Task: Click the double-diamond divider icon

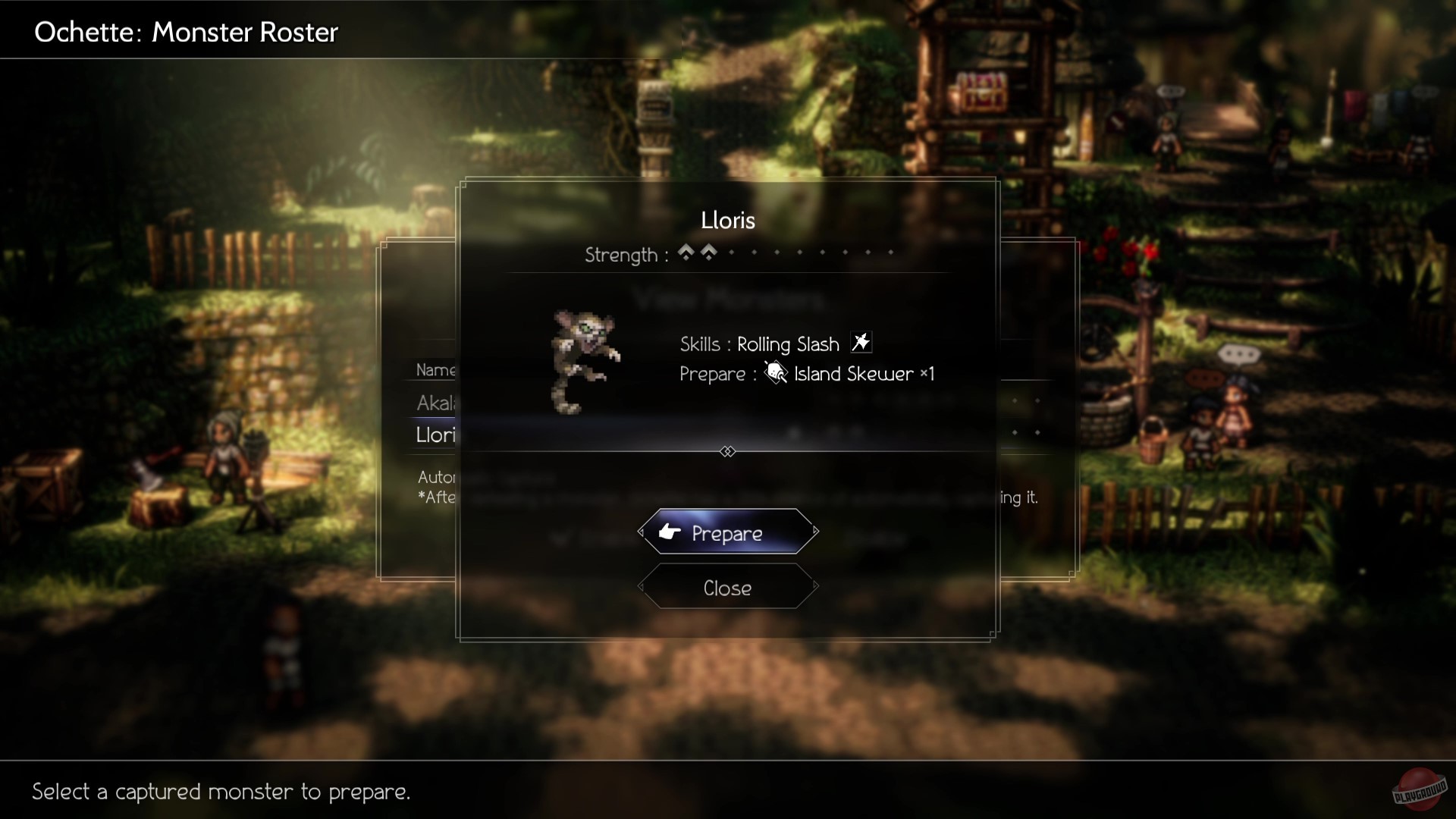Action: [728, 451]
